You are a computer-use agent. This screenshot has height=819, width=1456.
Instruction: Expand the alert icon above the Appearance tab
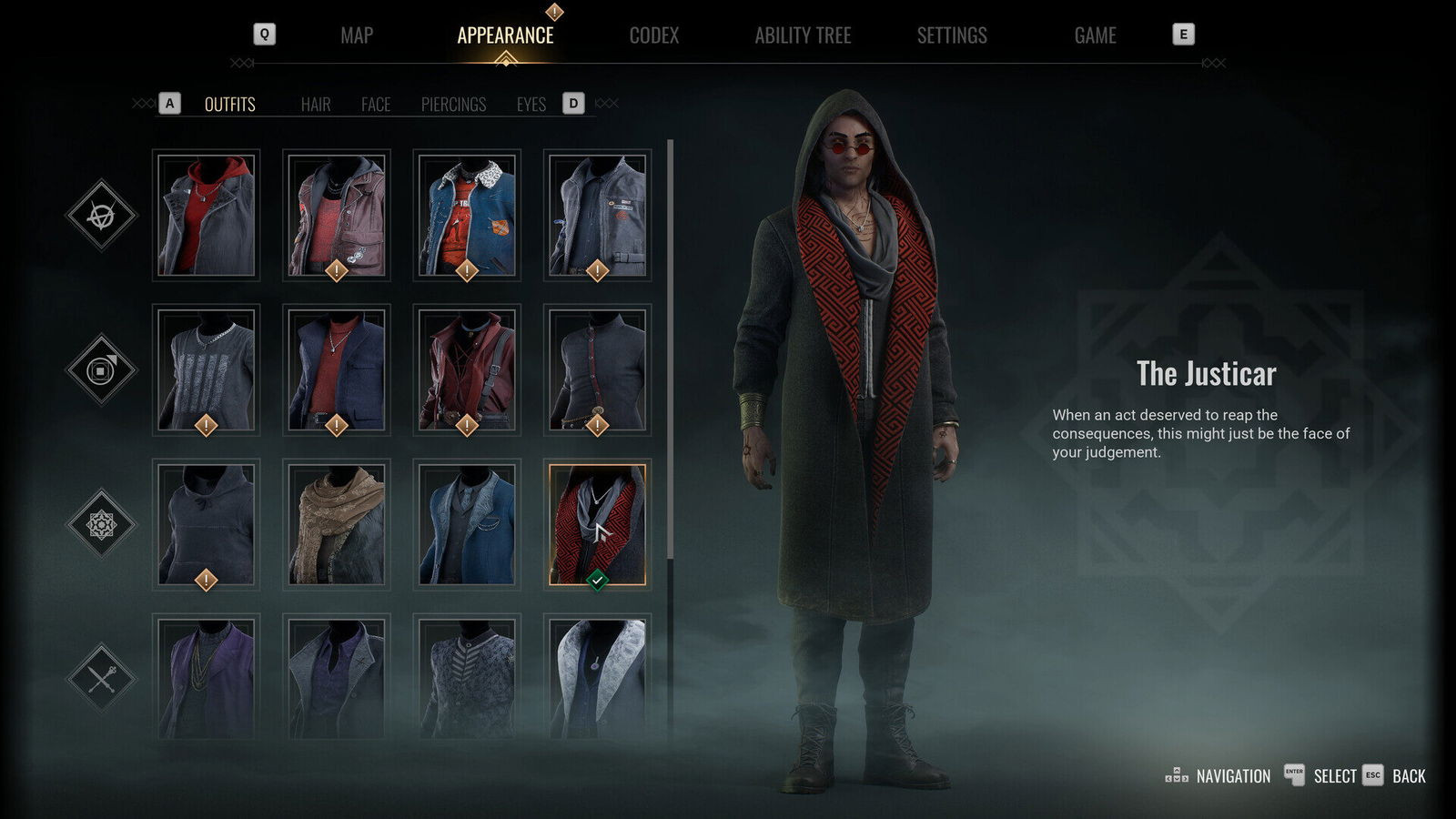(552, 11)
